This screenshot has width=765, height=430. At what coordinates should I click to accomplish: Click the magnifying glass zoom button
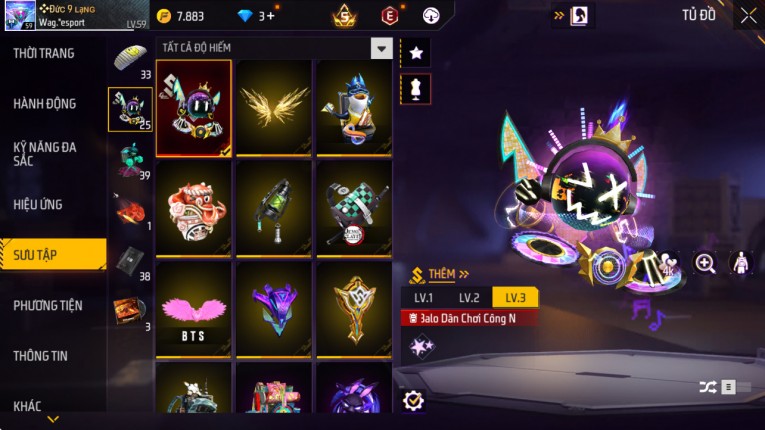click(x=705, y=263)
